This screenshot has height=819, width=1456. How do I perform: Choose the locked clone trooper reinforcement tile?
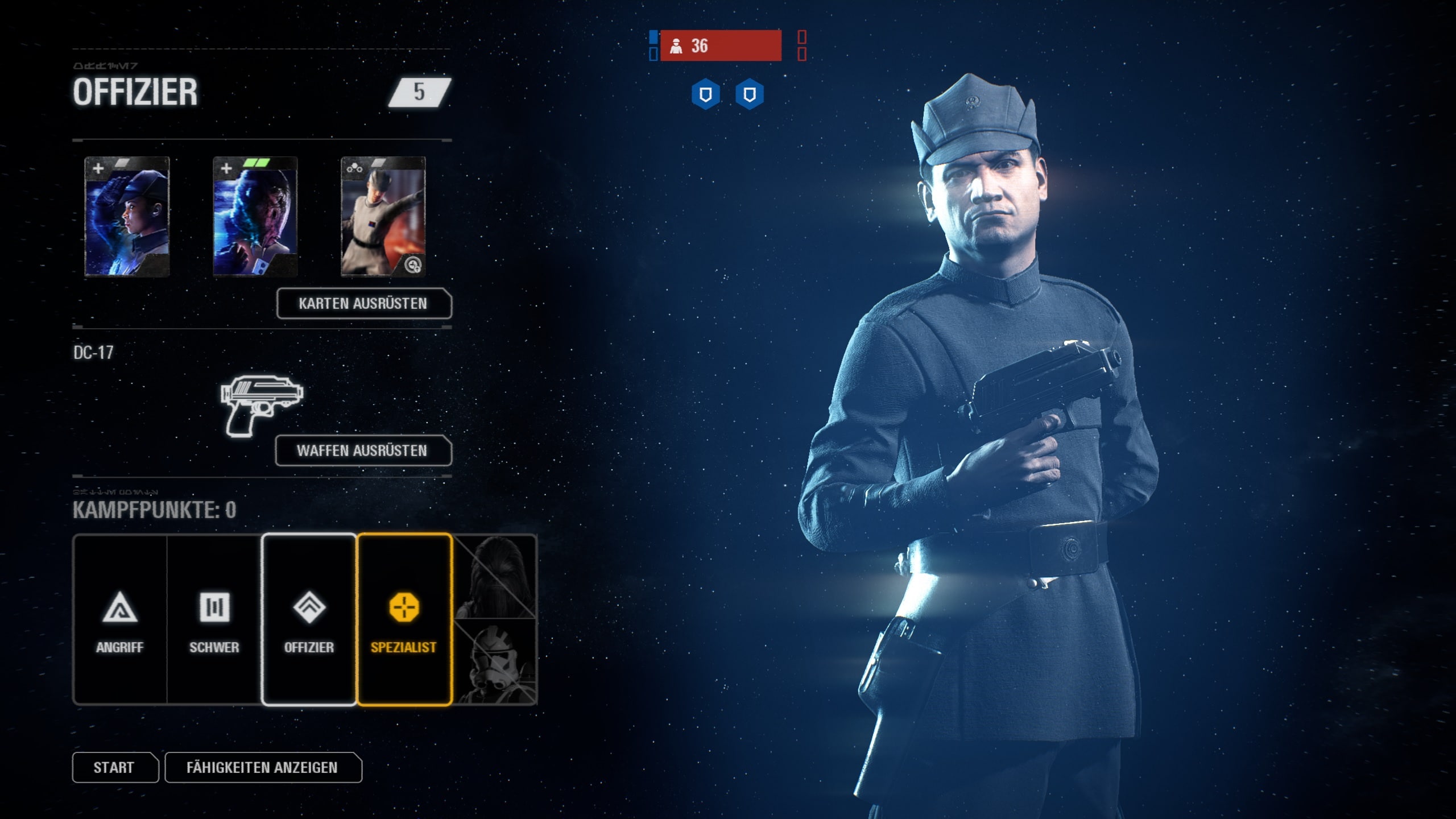pos(496,663)
